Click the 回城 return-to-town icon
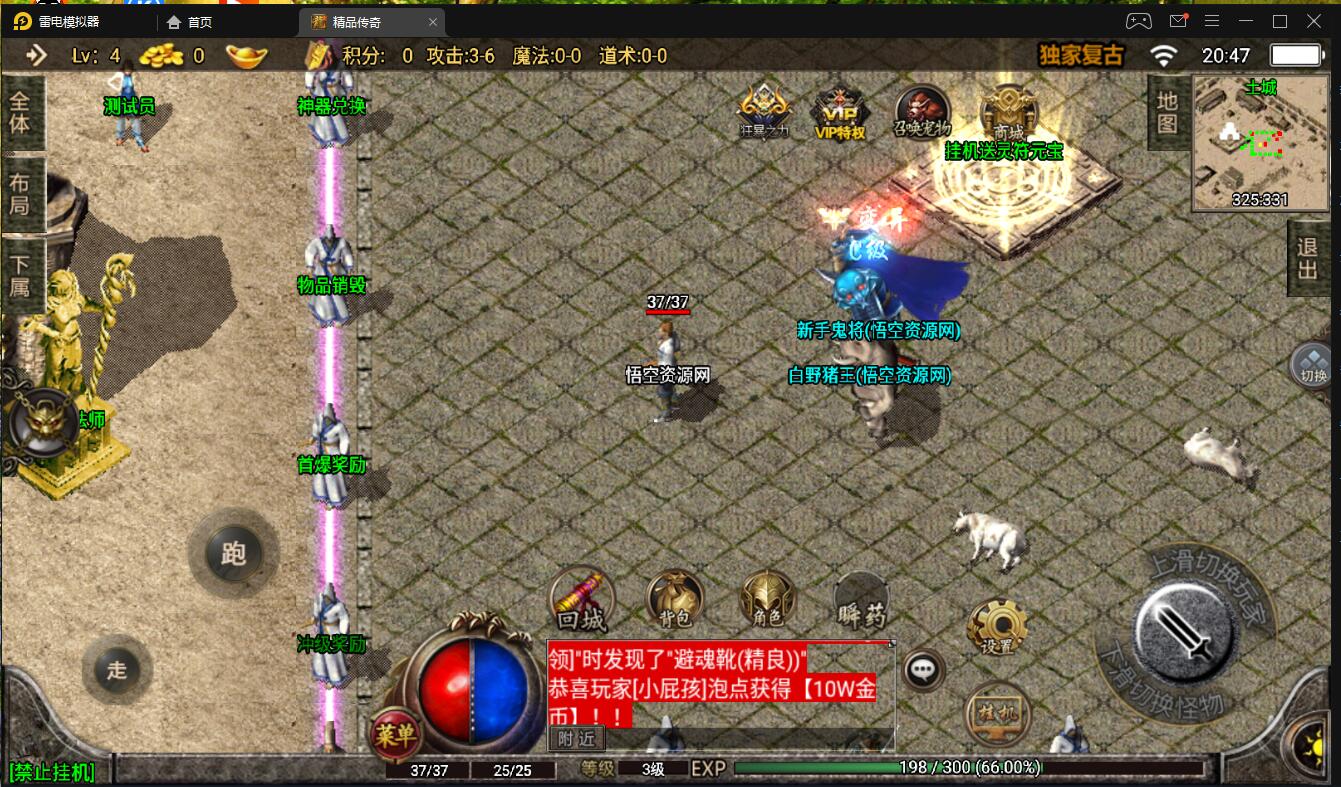 pos(581,601)
